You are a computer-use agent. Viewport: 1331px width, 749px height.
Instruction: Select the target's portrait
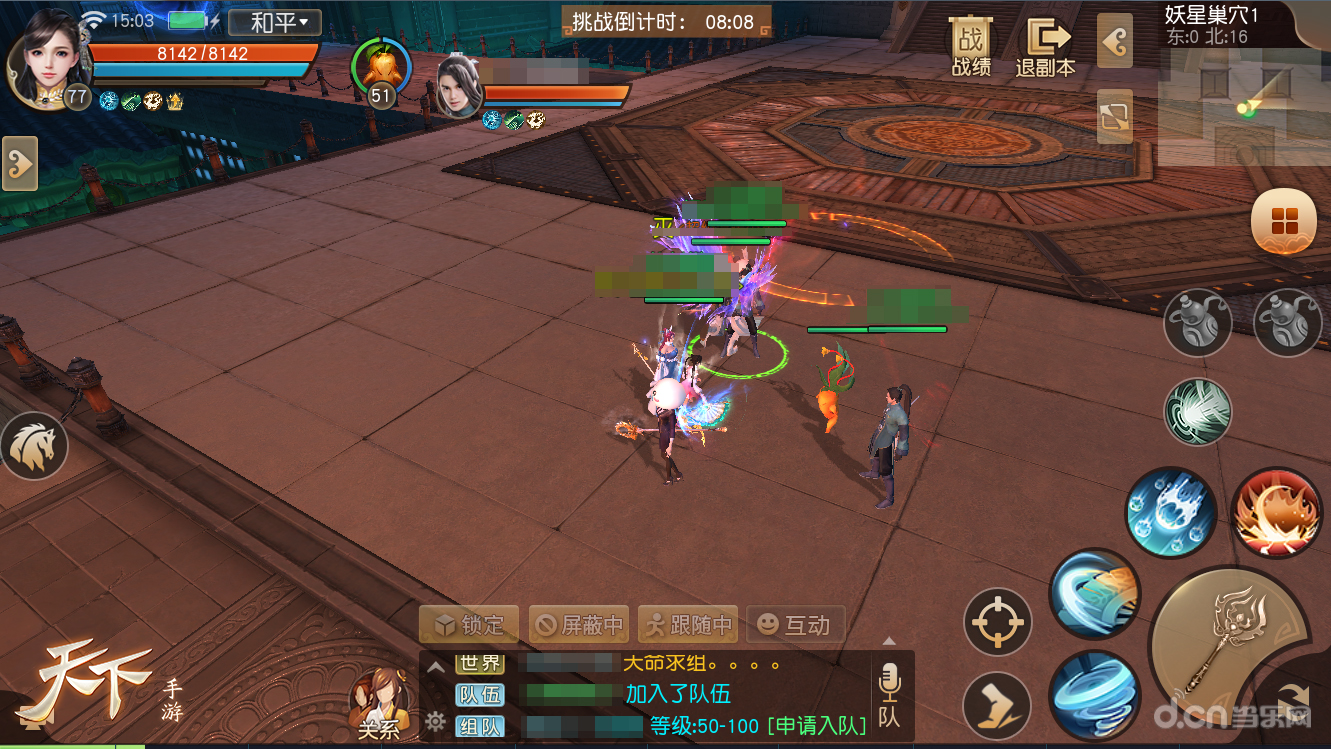pos(459,87)
